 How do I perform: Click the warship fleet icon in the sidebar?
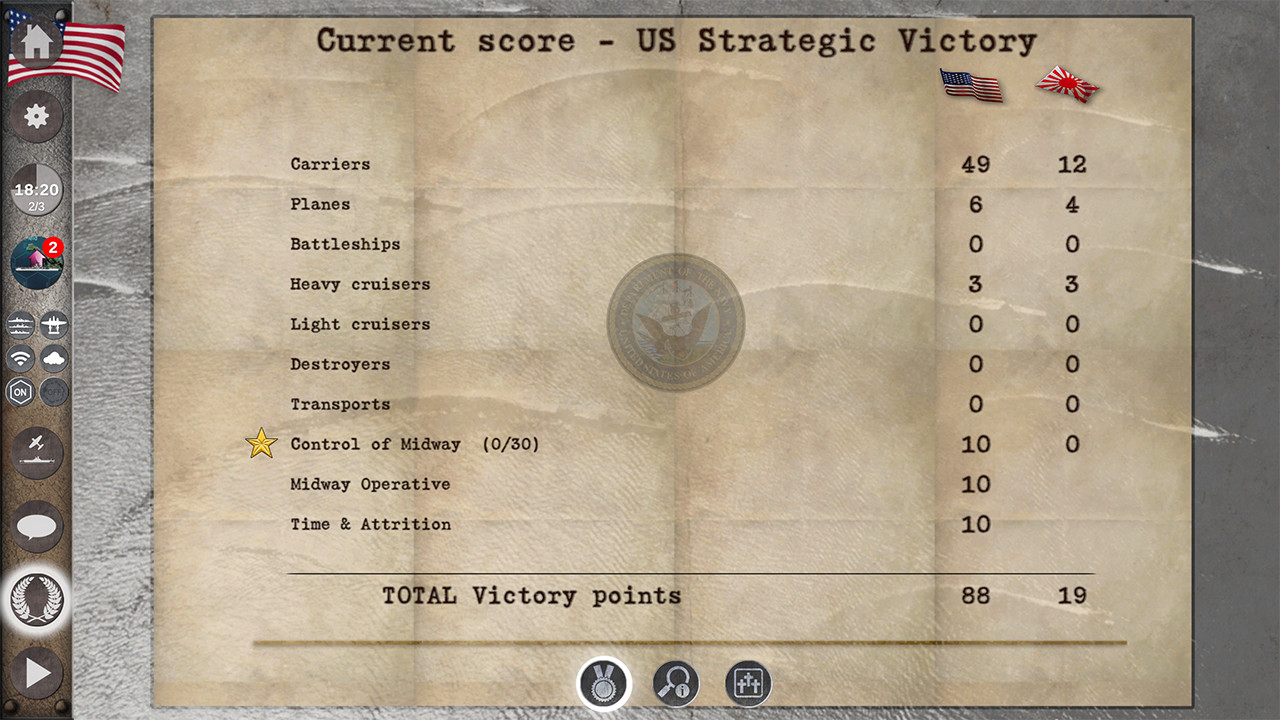pos(20,324)
